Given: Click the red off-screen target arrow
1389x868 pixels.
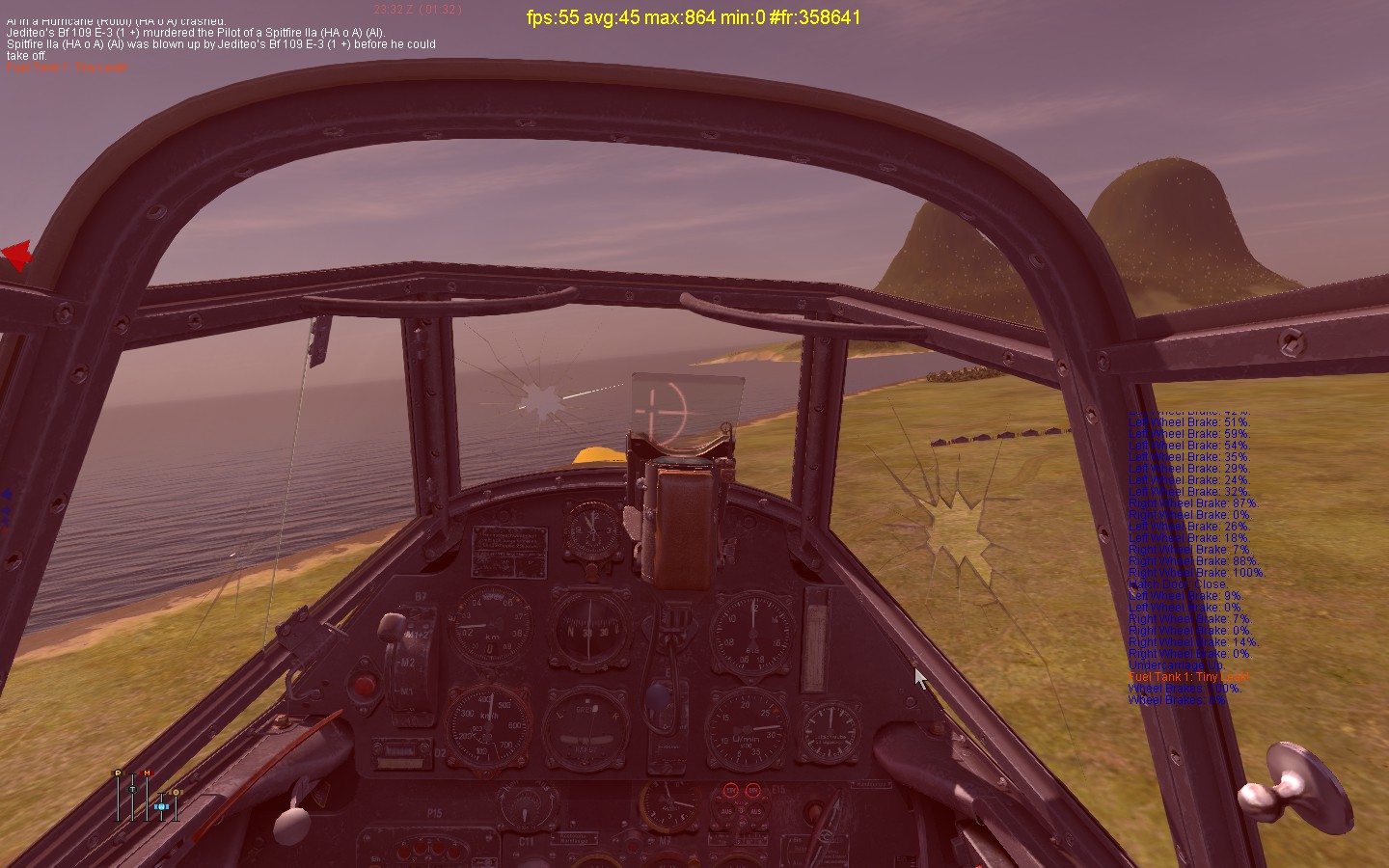Looking at the screenshot, I should point(17,256).
